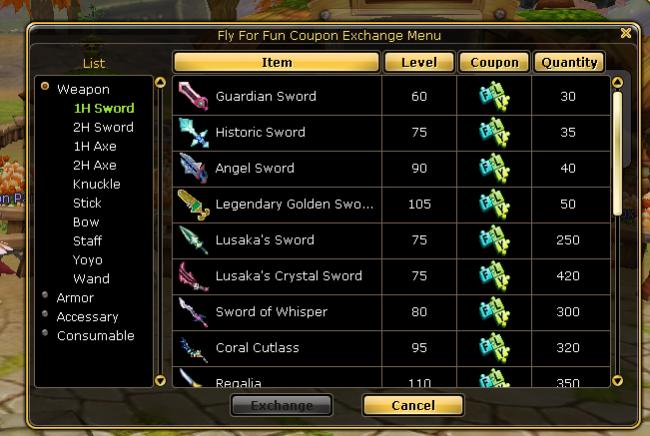Select the 2H Sword category
The image size is (650, 436).
(103, 127)
